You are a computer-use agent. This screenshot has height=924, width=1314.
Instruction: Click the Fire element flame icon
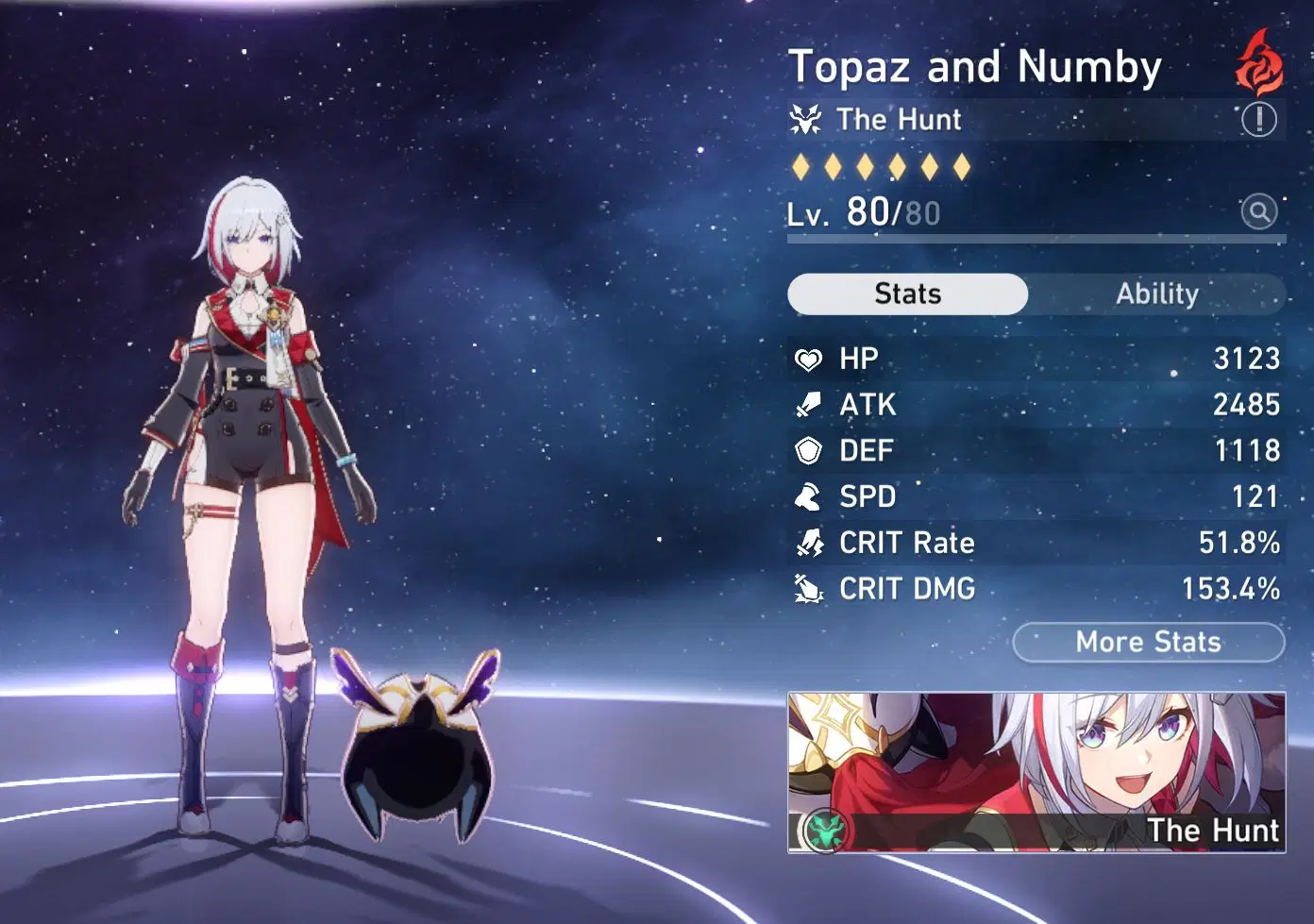pos(1257,62)
